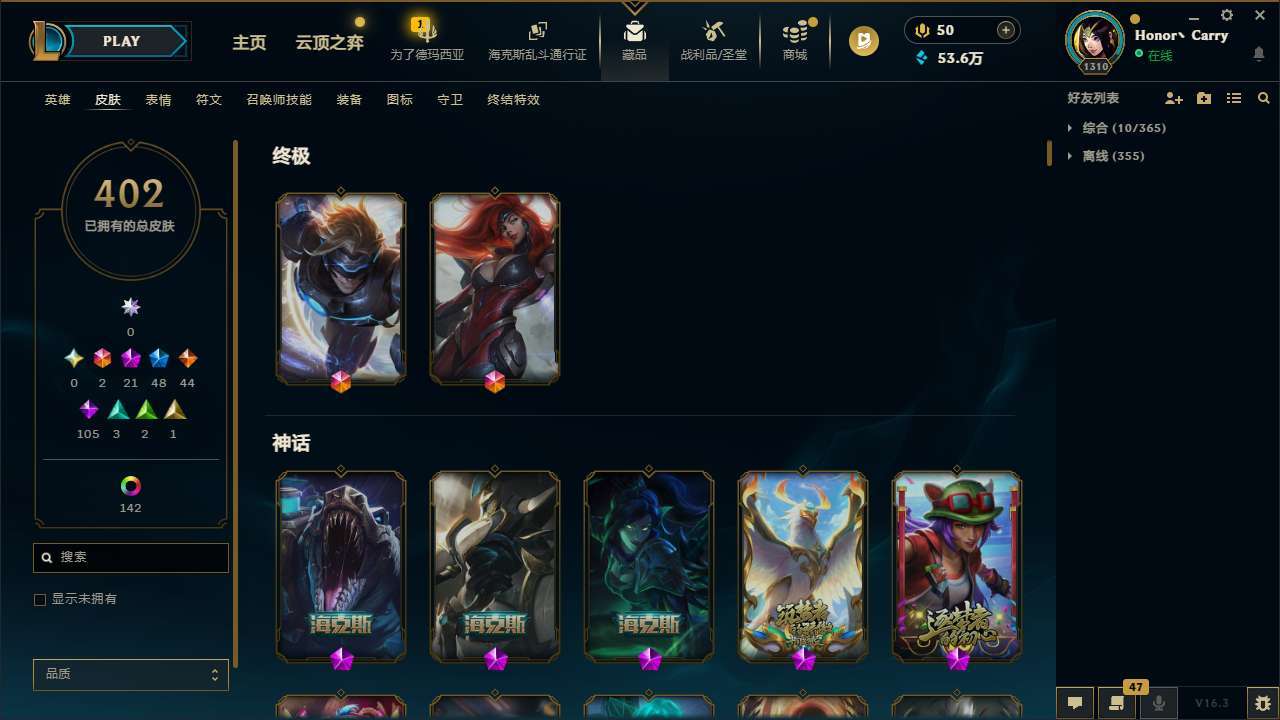
Task: Open the 品质 quality dropdown
Action: tap(130, 674)
